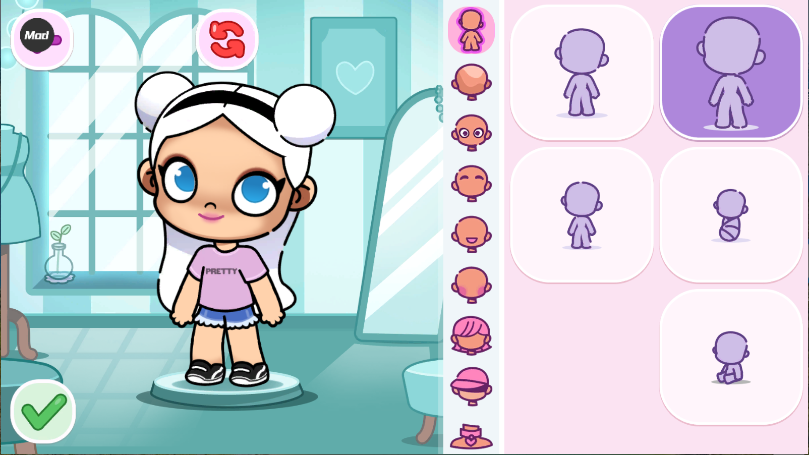Confirm character with the green checkmark button

click(x=43, y=410)
